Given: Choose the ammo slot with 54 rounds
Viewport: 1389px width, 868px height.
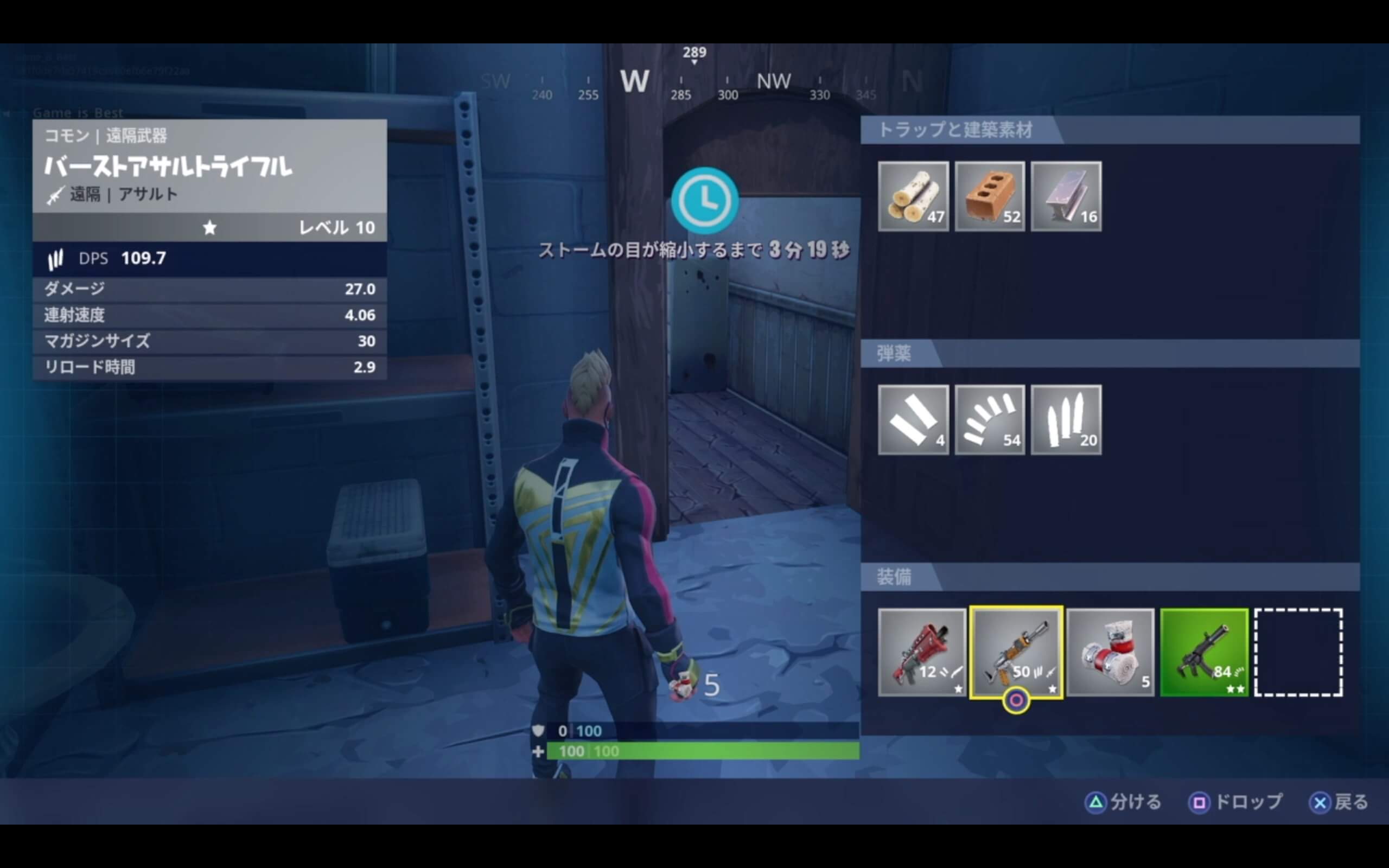Looking at the screenshot, I should (x=990, y=420).
